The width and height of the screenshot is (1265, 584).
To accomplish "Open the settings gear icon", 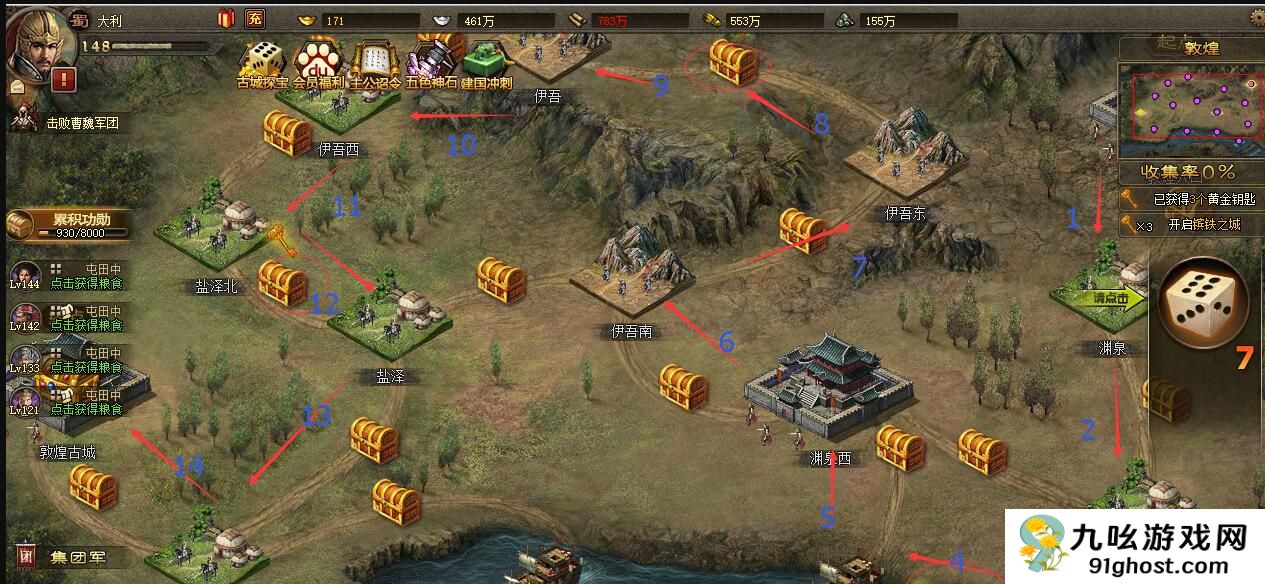I will pos(1257,17).
